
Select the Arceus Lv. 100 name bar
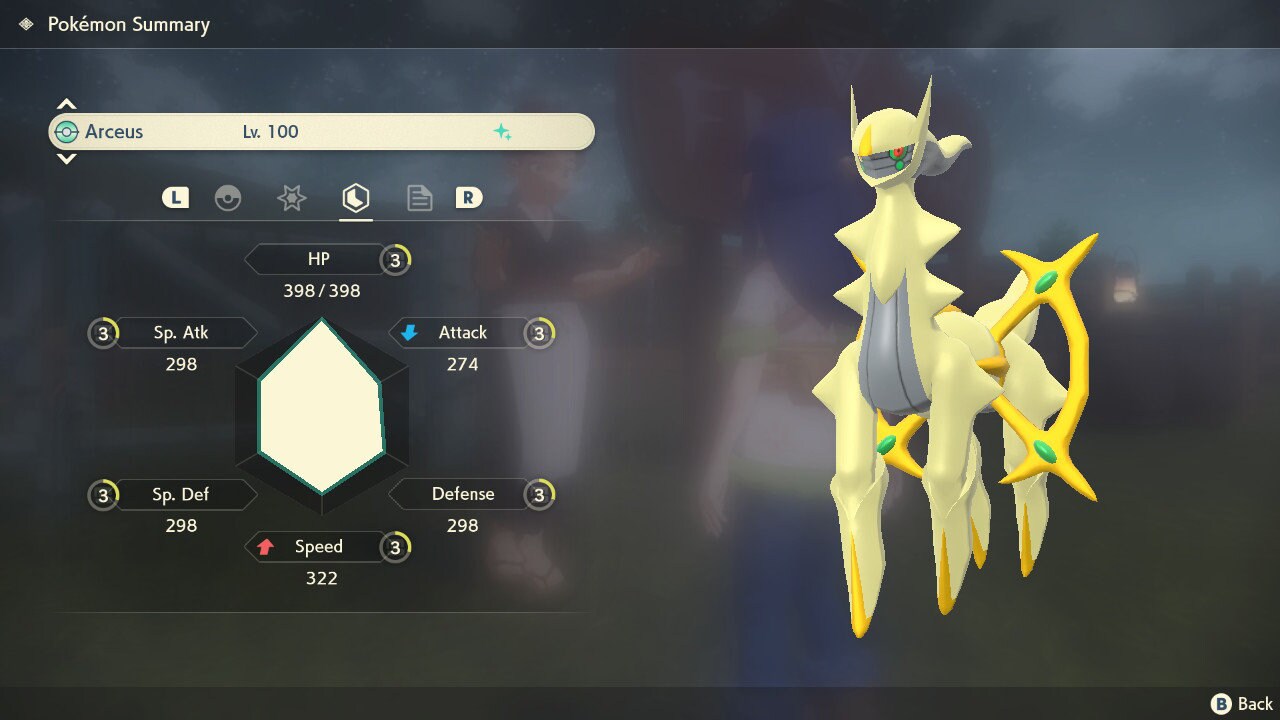pyautogui.click(x=321, y=132)
